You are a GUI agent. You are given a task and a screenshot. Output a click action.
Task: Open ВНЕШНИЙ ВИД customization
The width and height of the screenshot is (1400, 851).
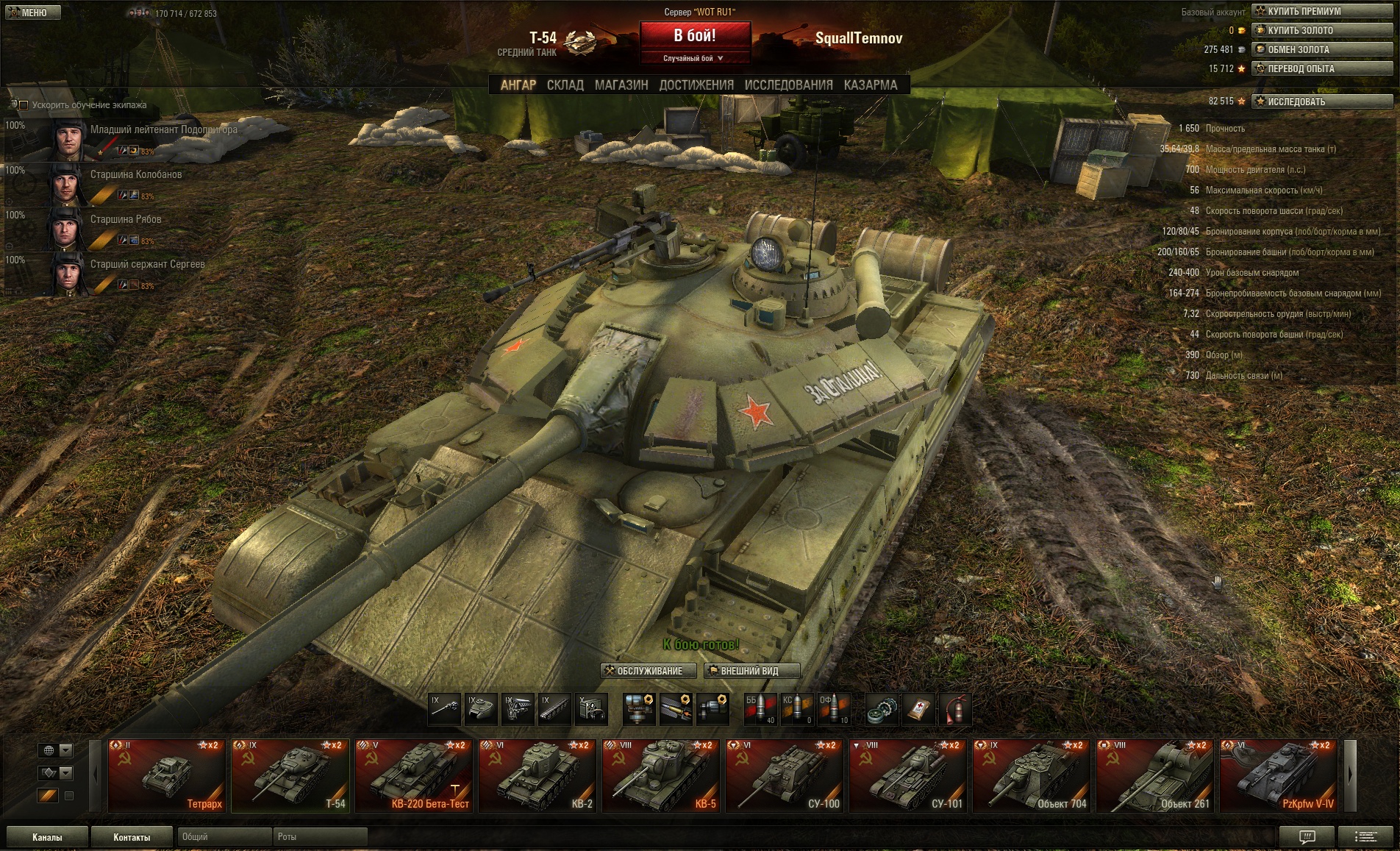pyautogui.click(x=751, y=671)
